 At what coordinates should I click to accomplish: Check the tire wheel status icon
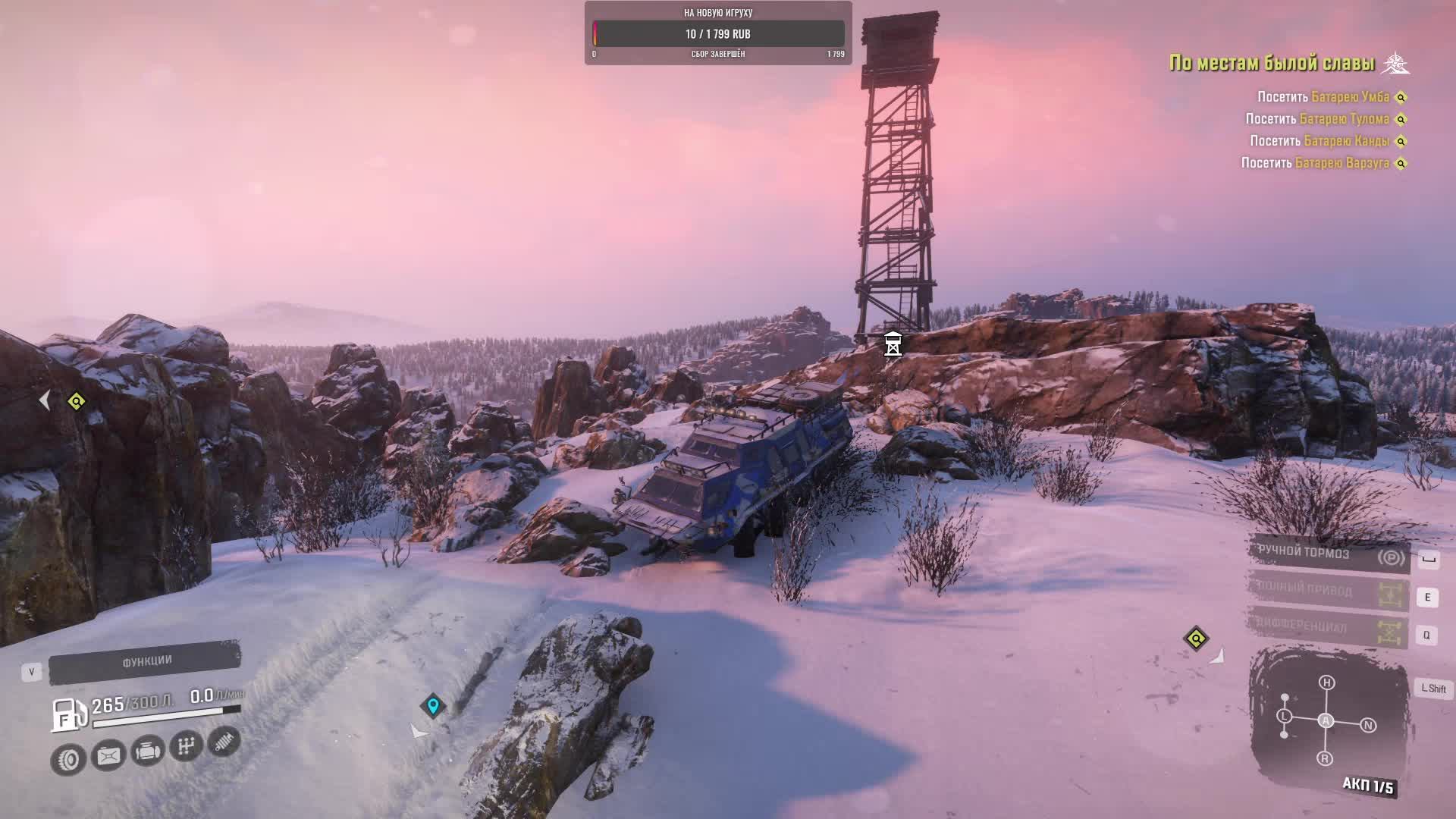coord(68,759)
